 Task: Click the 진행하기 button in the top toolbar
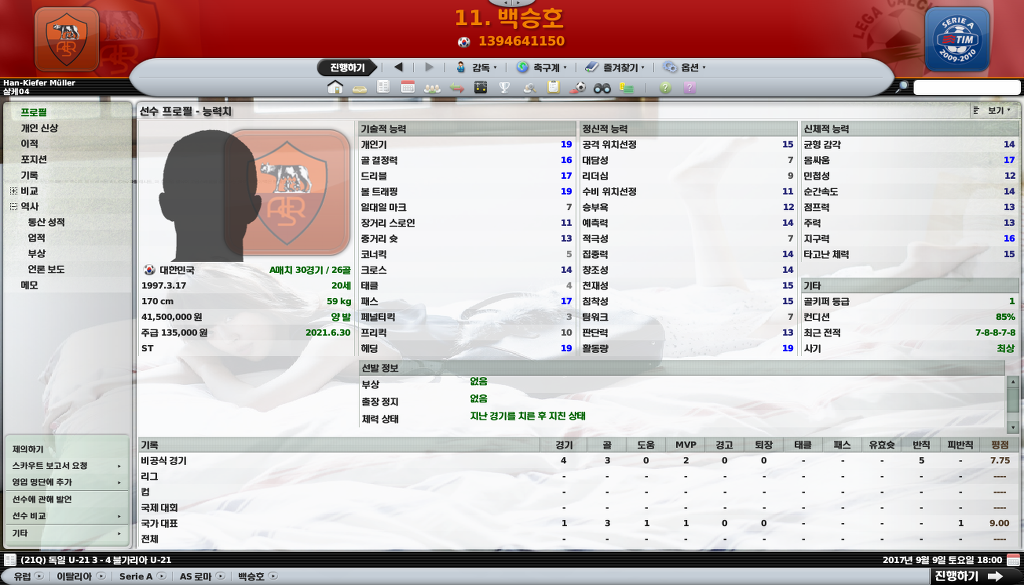coord(348,68)
